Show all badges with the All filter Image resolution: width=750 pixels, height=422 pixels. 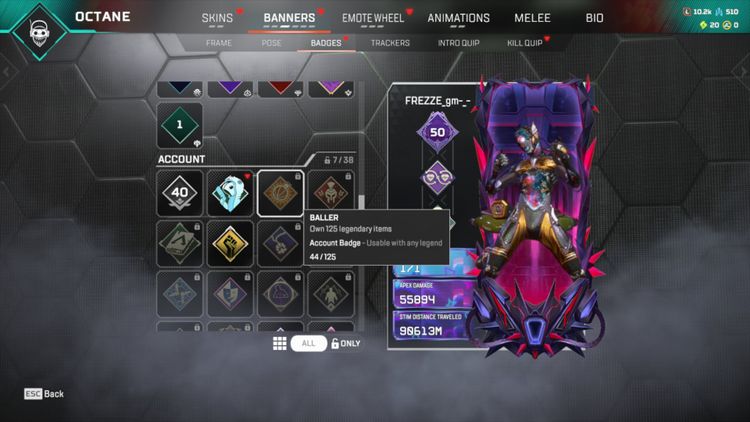point(309,343)
